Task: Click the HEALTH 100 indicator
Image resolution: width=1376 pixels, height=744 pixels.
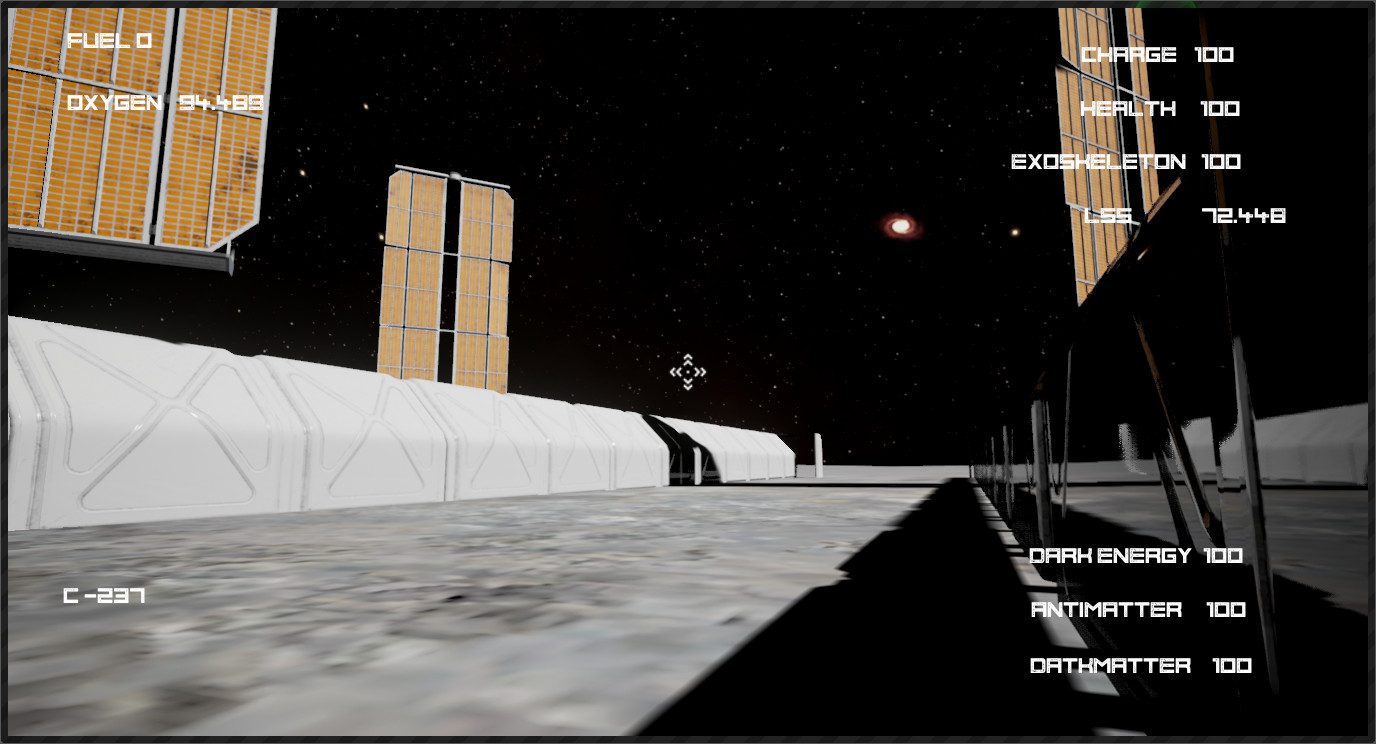Action: coord(1160,109)
